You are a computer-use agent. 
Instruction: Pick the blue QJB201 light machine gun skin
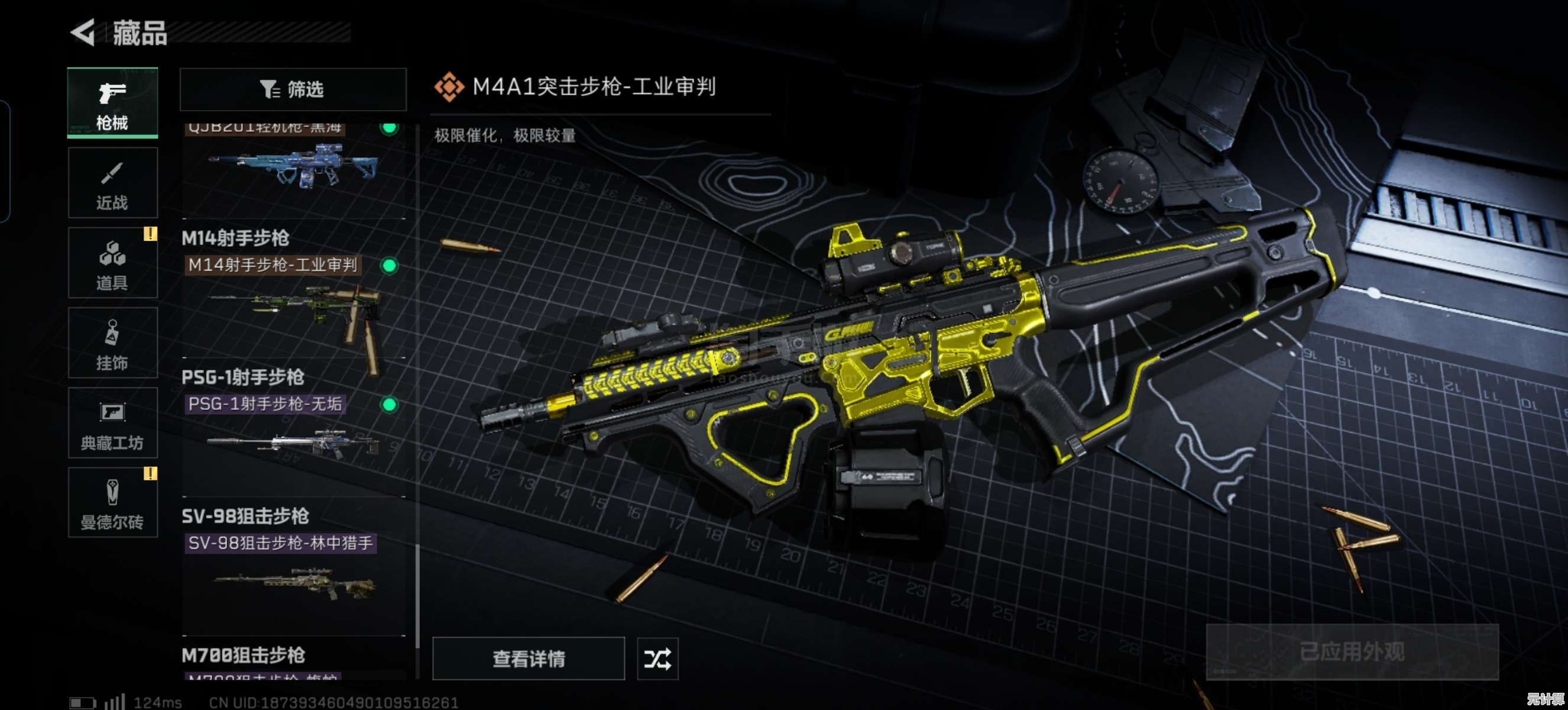[x=293, y=167]
